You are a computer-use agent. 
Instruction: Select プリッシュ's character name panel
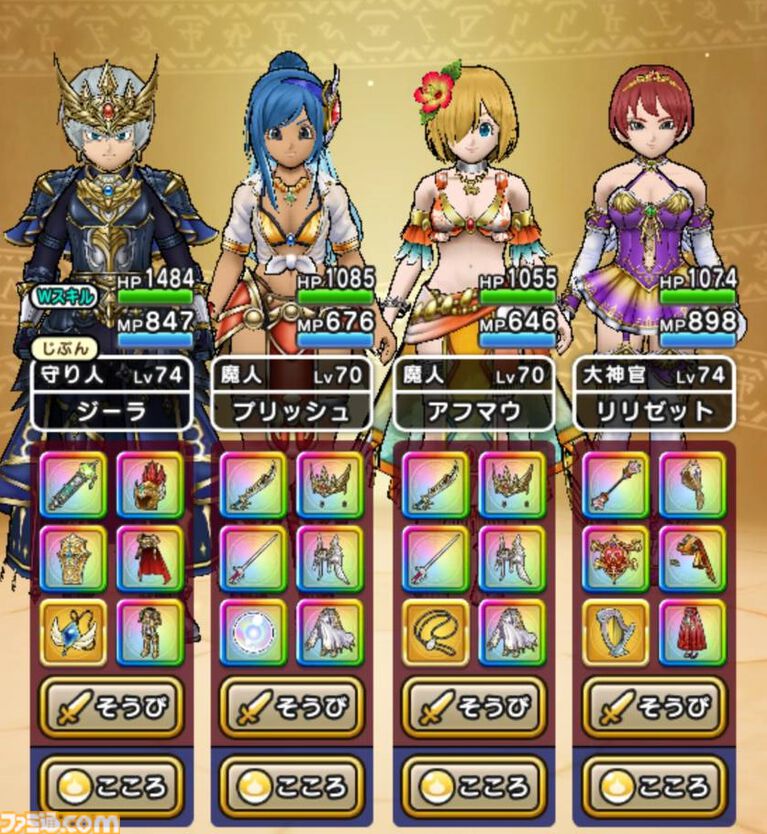pyautogui.click(x=292, y=410)
